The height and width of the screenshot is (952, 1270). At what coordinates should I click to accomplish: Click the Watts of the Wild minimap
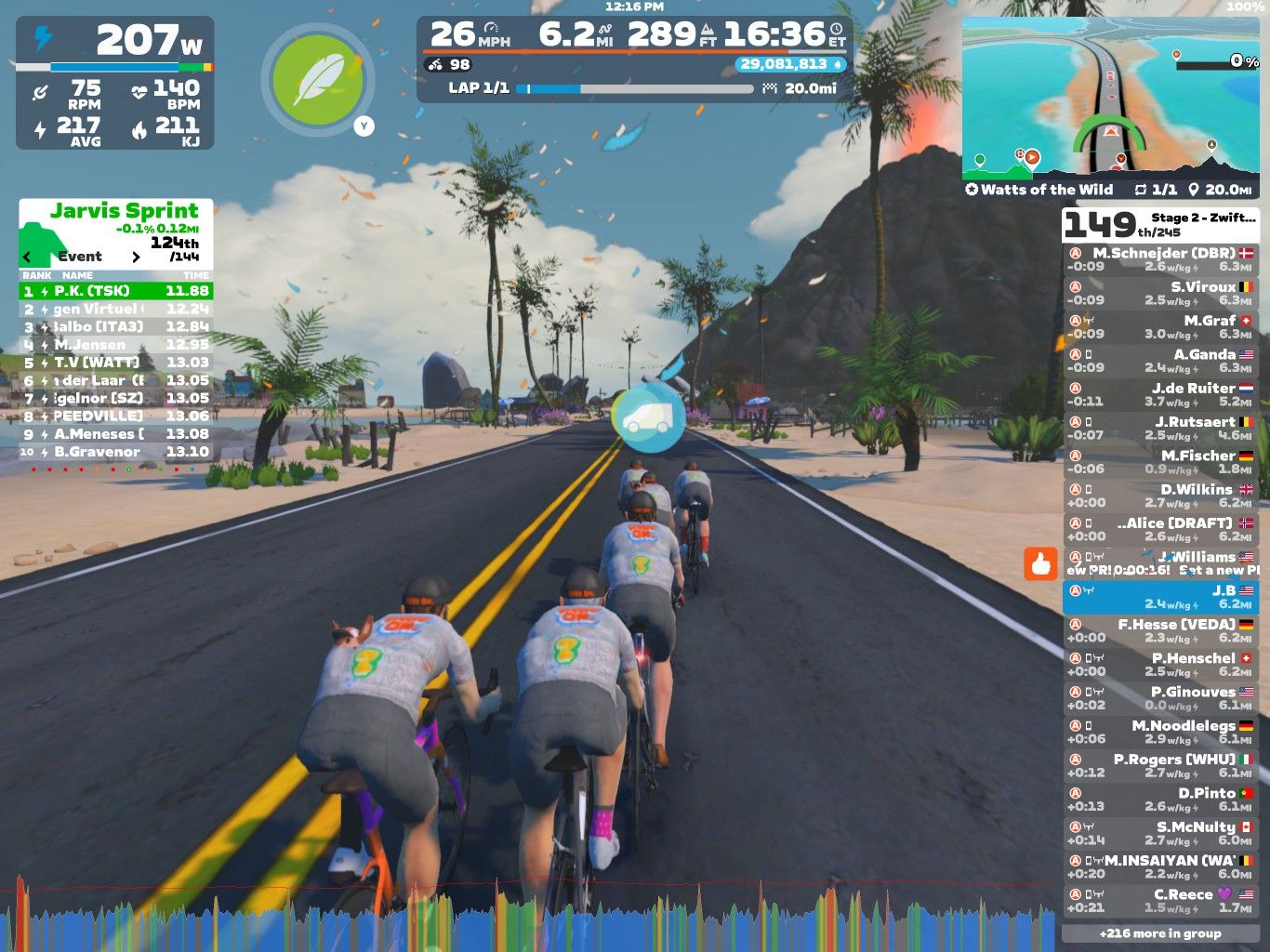pos(1110,98)
